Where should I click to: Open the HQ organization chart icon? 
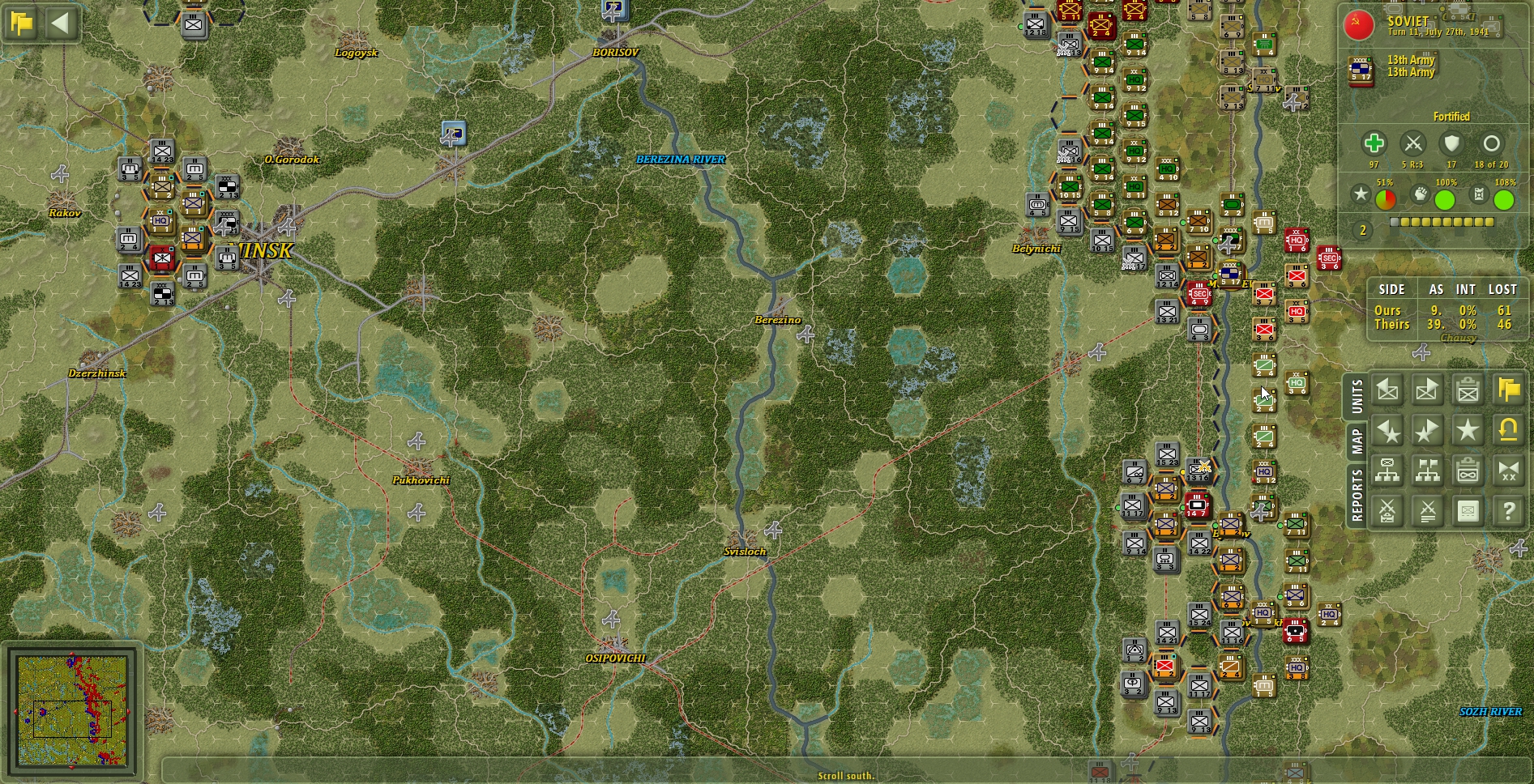pos(1387,471)
